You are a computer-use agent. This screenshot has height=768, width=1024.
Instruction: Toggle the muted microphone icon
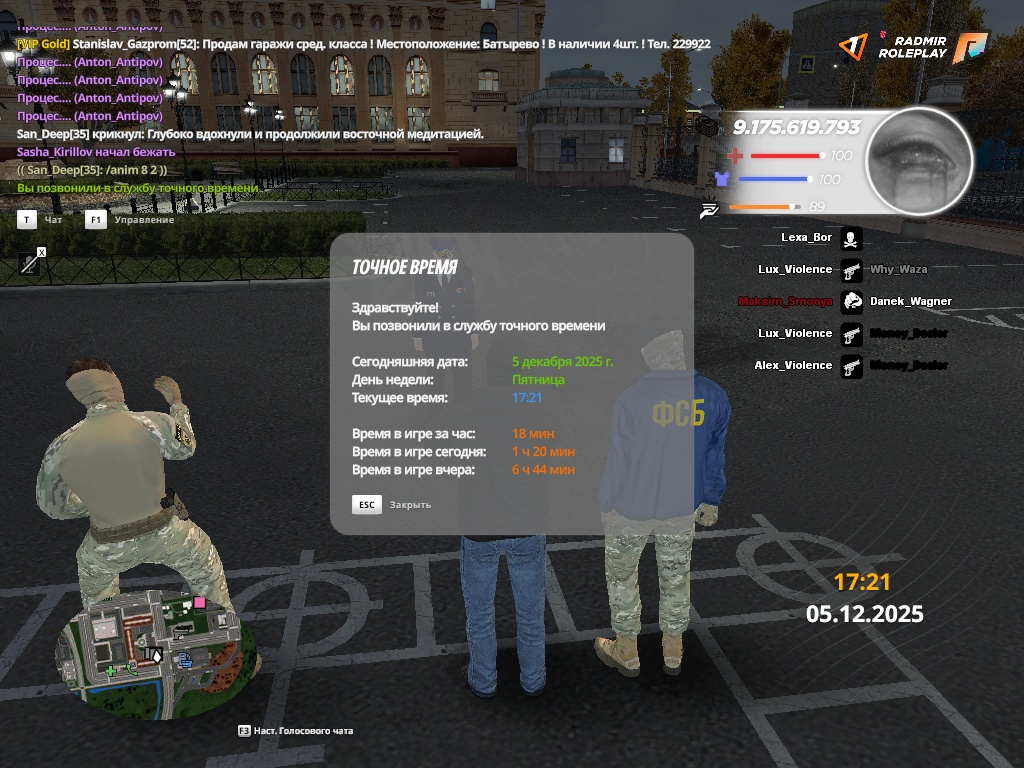[x=33, y=262]
